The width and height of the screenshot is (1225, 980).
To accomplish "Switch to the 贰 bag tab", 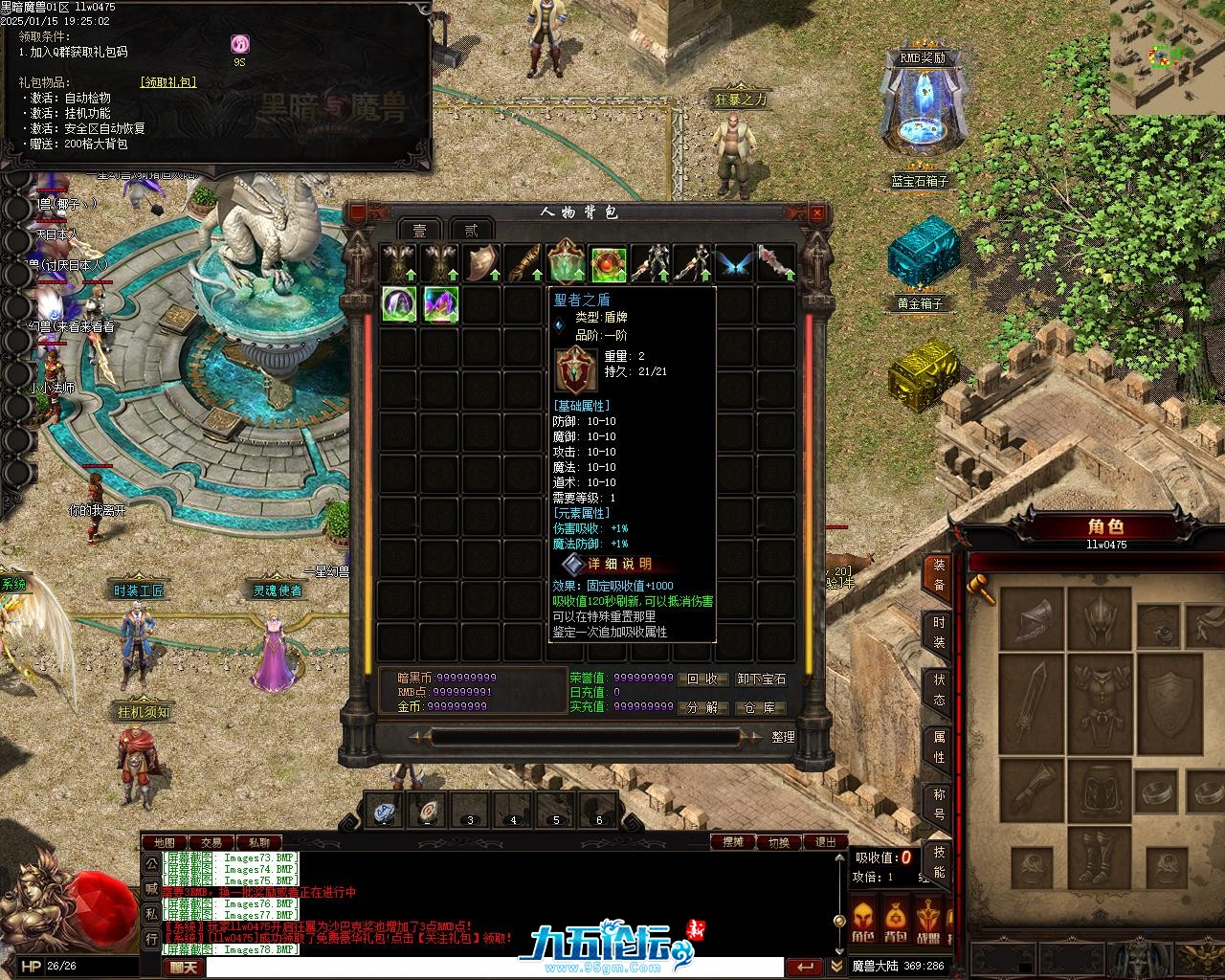I will coord(471,231).
